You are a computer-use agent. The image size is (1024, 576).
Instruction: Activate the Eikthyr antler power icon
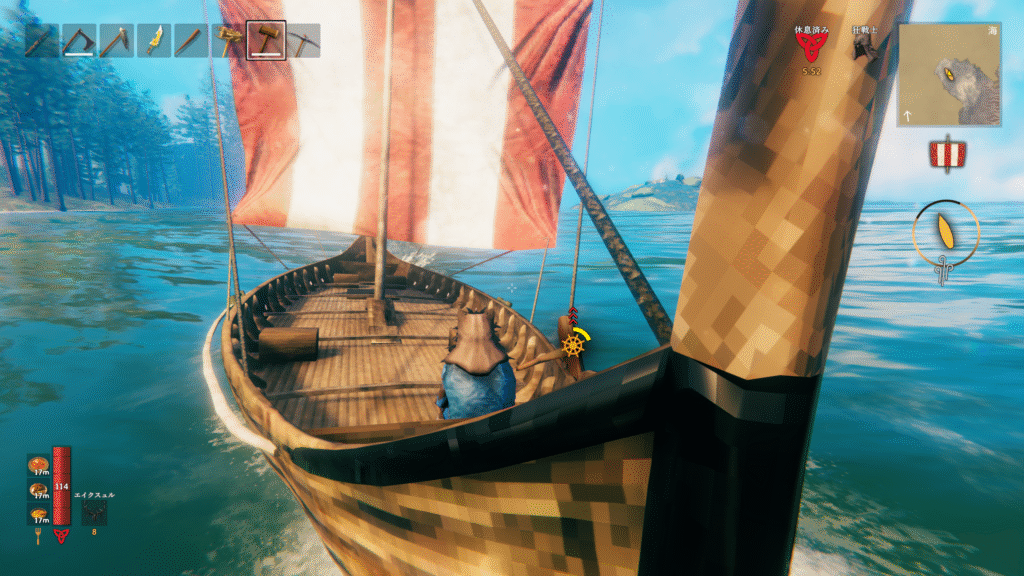[x=94, y=511]
